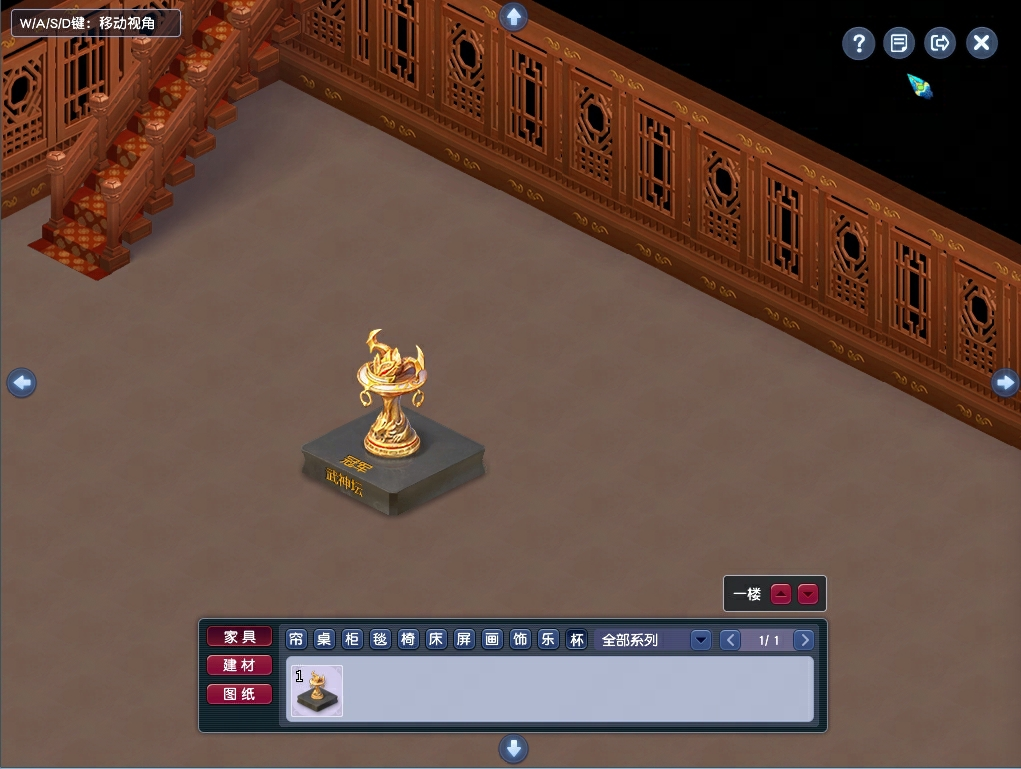1021x769 pixels.
Task: Open the notes list icon
Action: [899, 43]
